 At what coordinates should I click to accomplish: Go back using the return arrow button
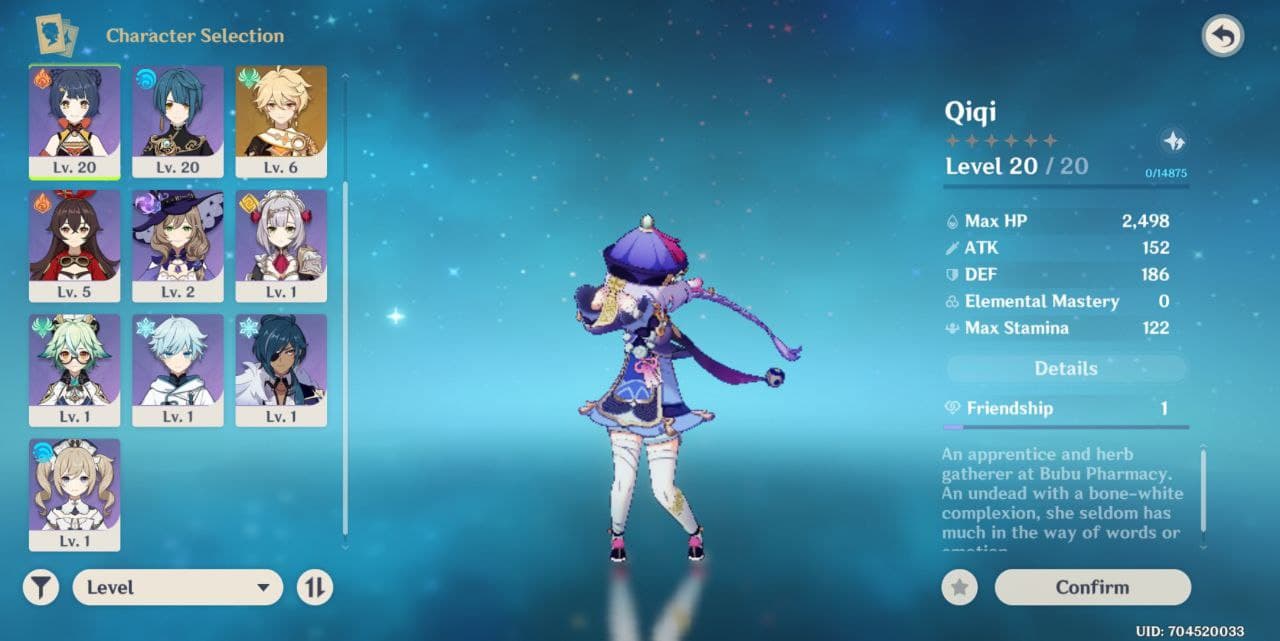pos(1222,37)
